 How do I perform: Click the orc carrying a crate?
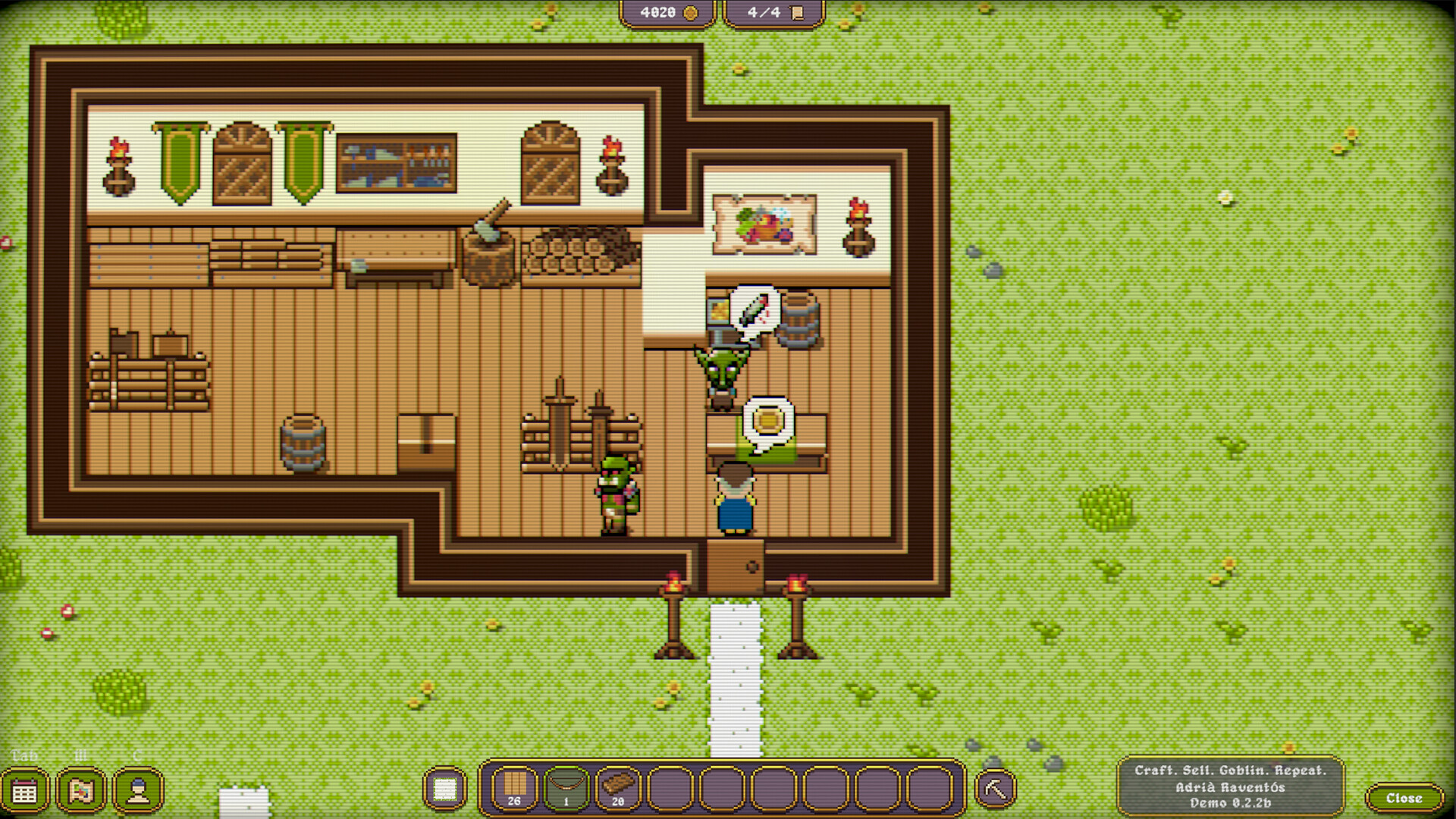point(614,493)
